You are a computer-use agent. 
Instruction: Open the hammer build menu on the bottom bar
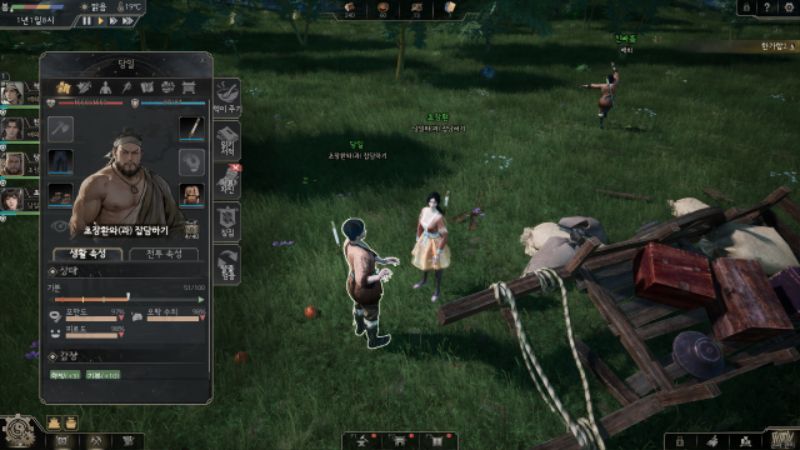click(95, 440)
